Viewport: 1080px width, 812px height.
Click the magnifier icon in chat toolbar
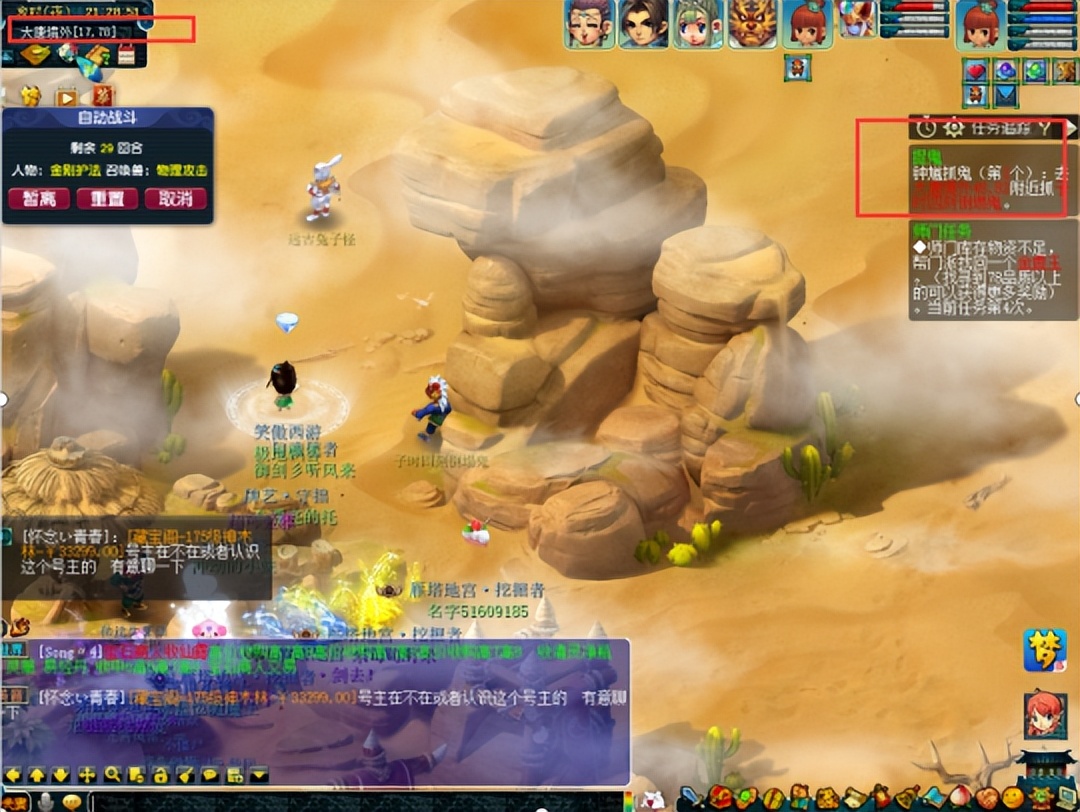[112, 774]
